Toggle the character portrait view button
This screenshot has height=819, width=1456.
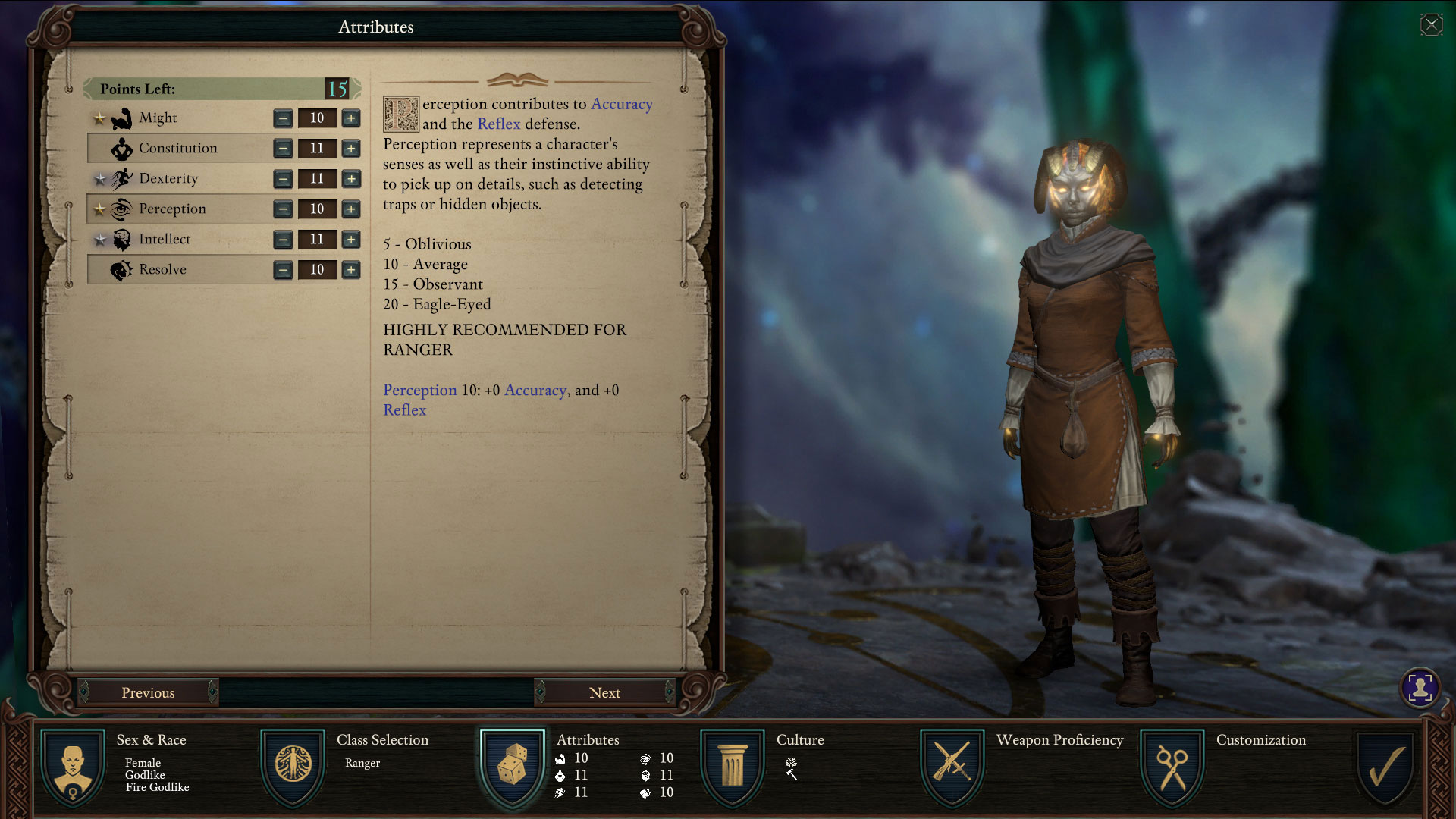tap(1420, 688)
